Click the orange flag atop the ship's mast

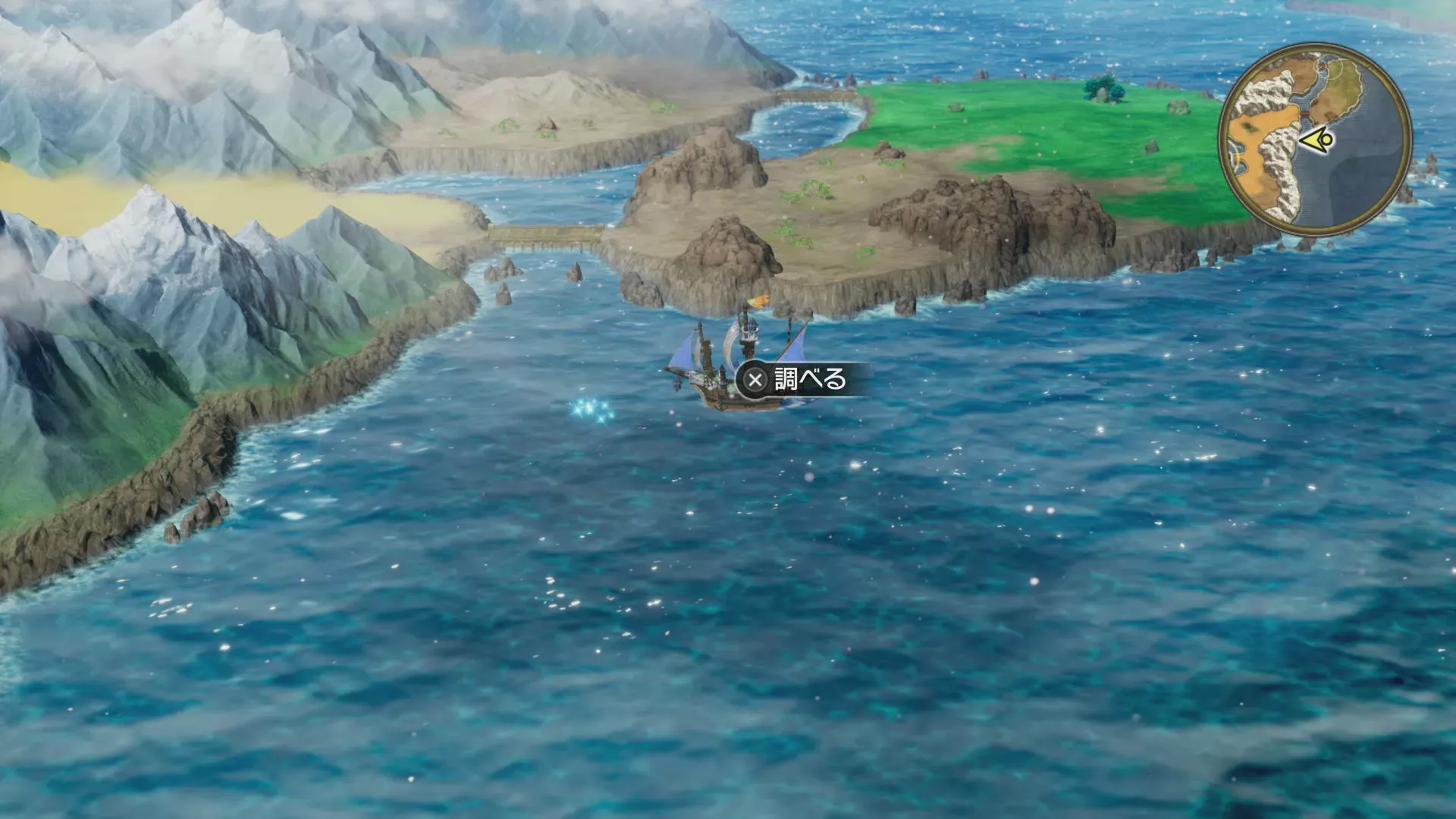click(758, 302)
